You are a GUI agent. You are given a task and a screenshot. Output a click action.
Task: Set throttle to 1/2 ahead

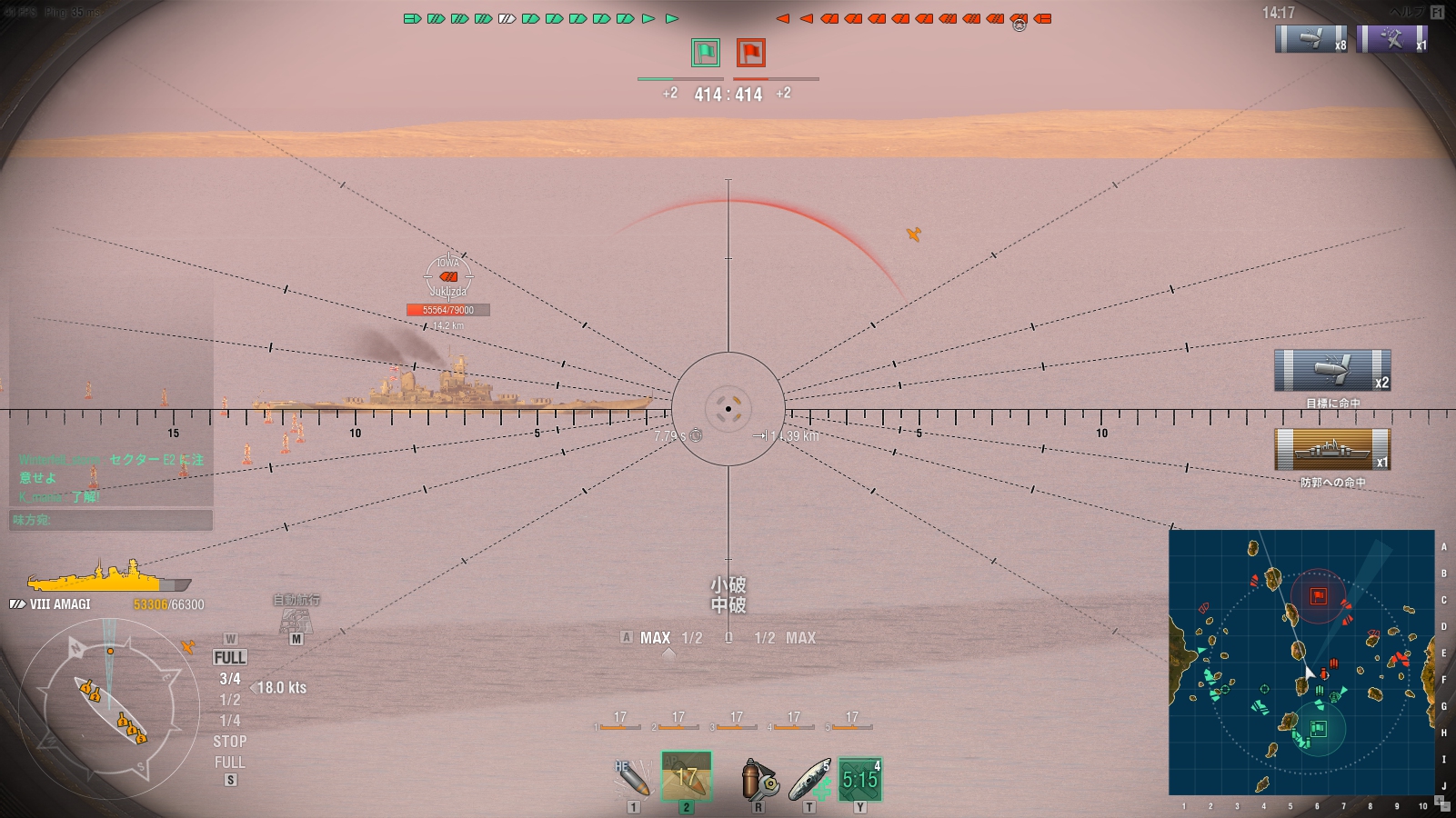230,700
